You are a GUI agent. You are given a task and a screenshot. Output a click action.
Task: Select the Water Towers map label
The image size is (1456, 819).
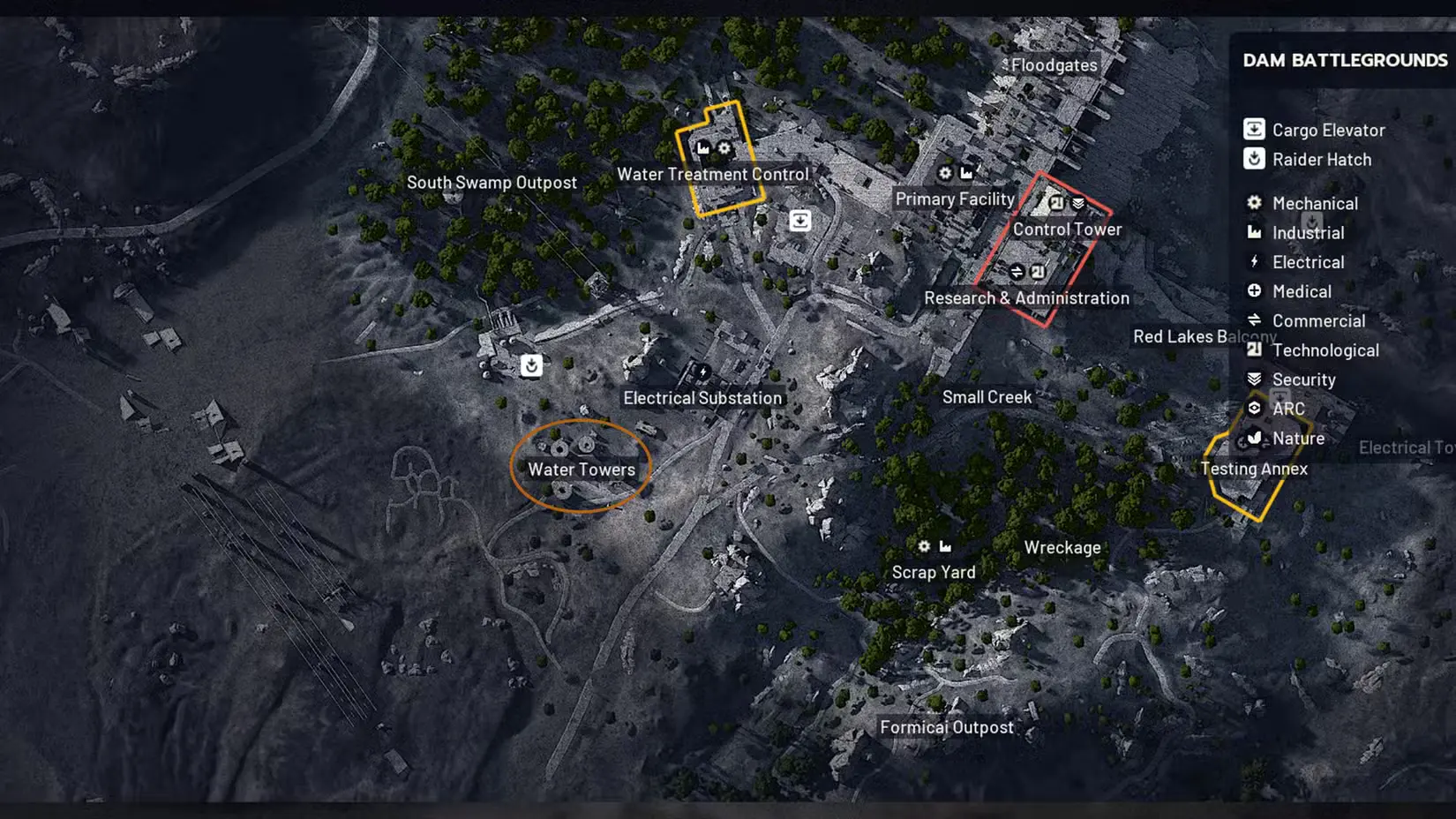click(x=582, y=470)
